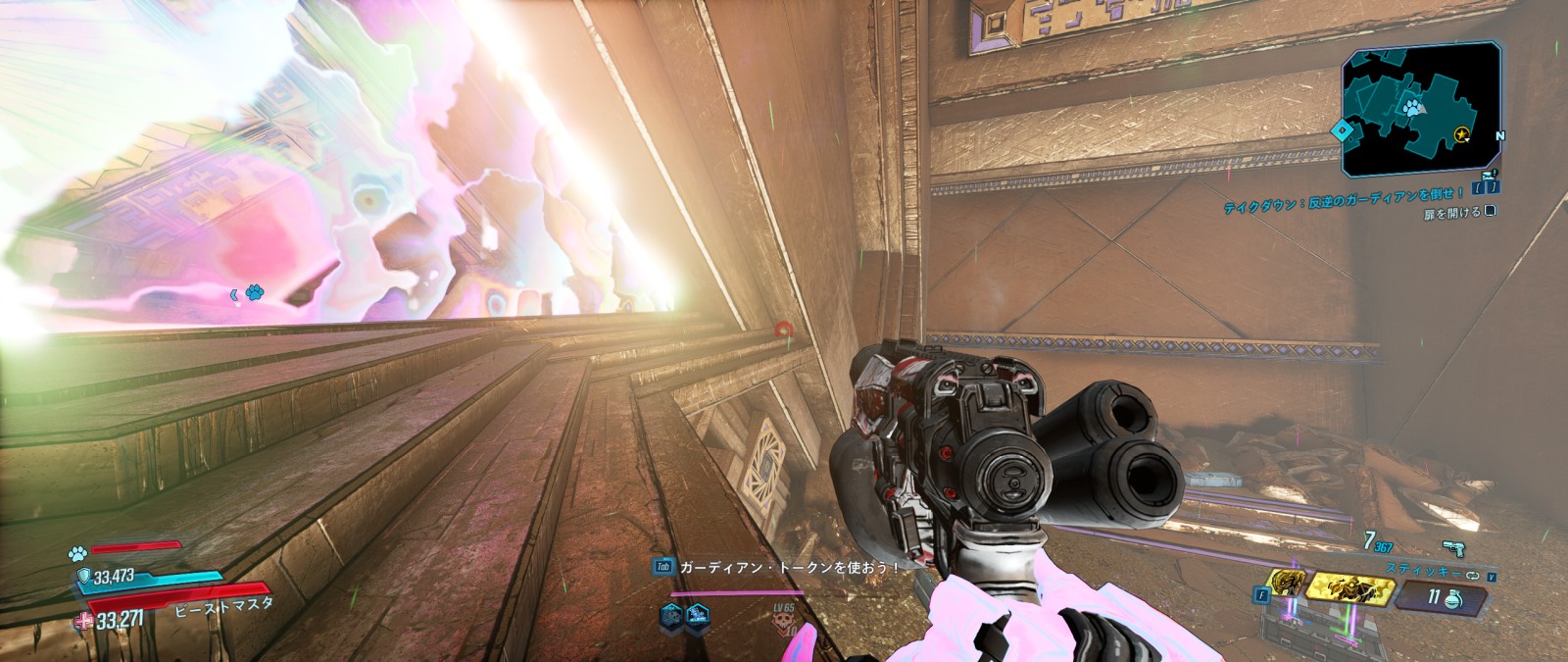
Task: Click the level 65 Mayhem skull badge
Action: [785, 621]
